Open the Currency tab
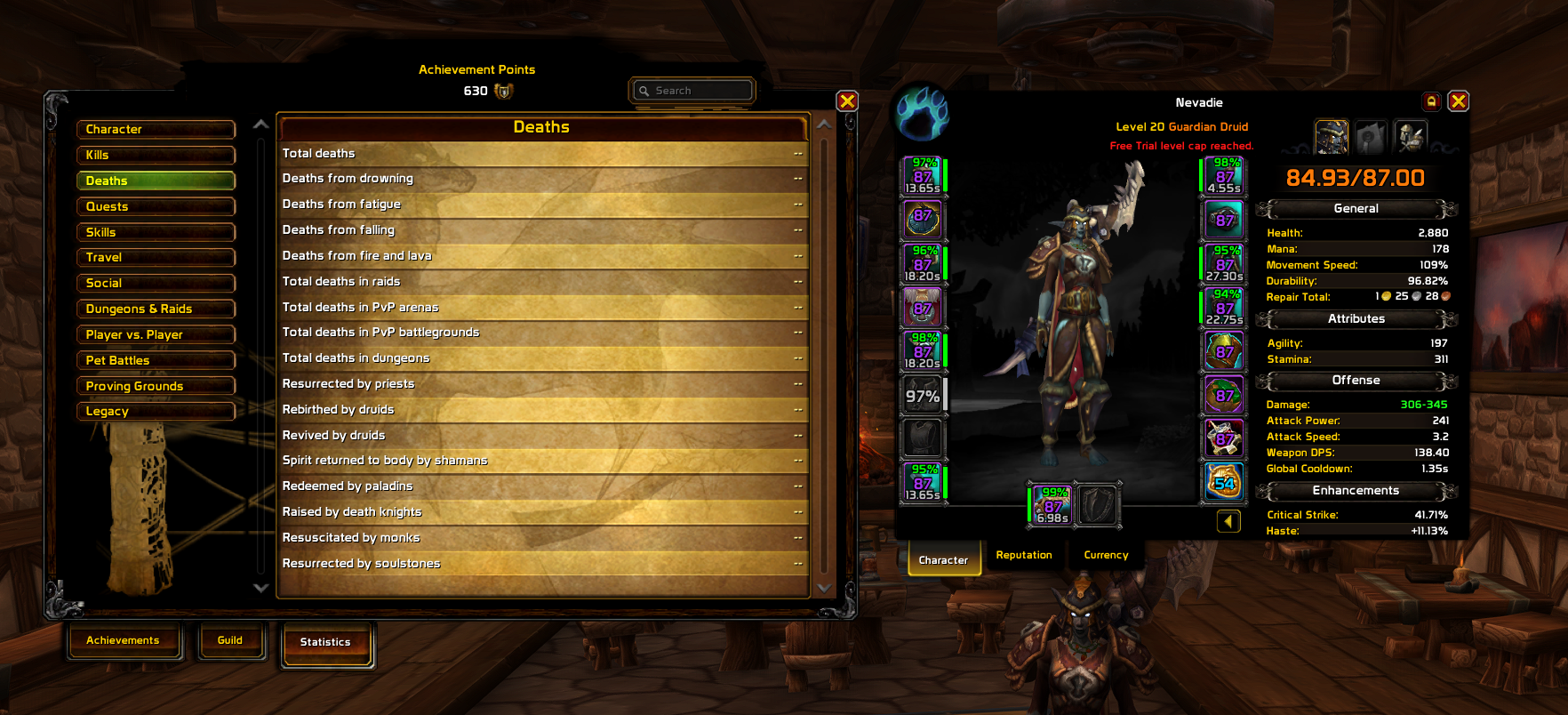The height and width of the screenshot is (715, 1568). (x=1106, y=555)
